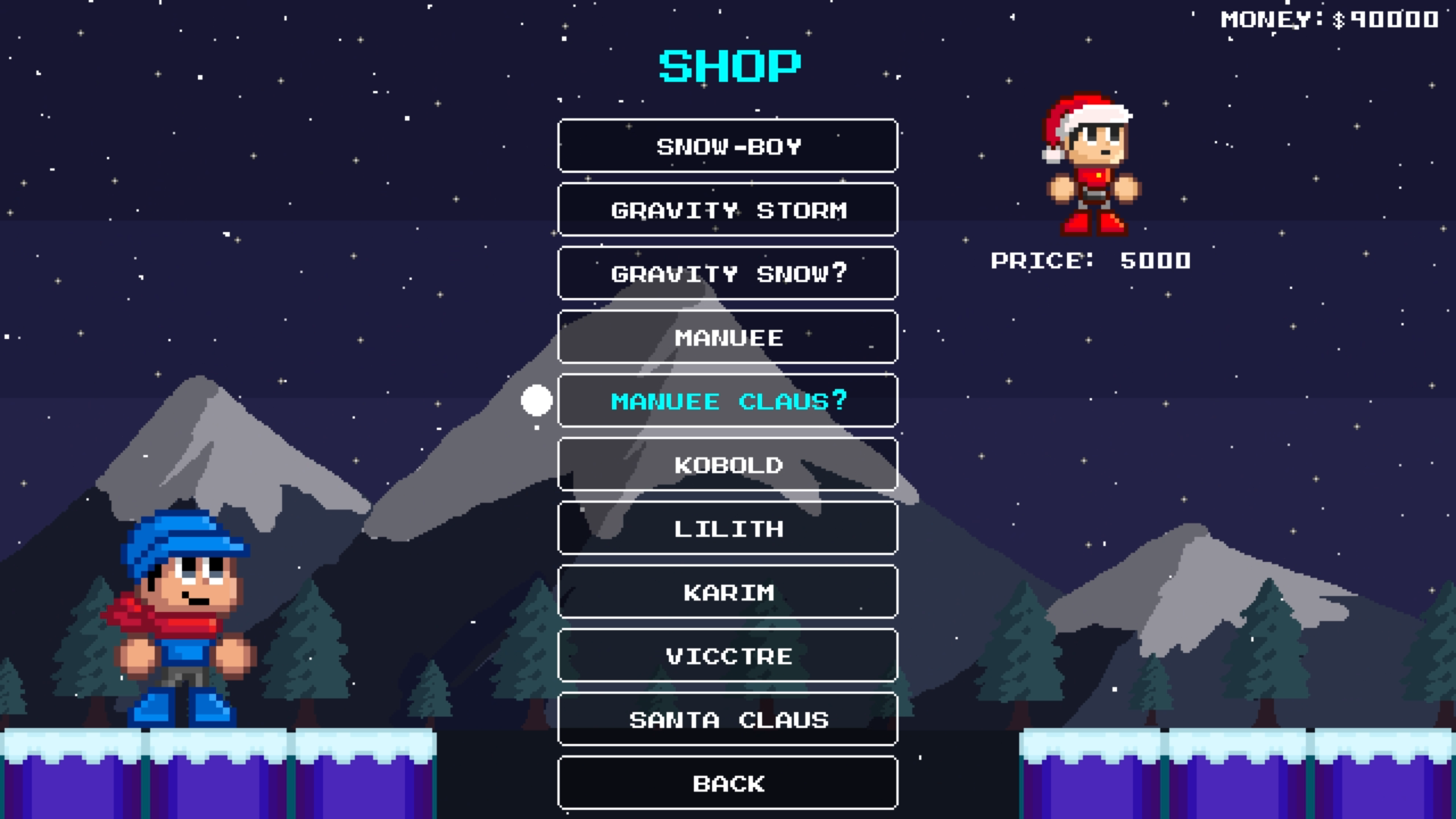Click the SHOP title text
1456x819 pixels.
pyautogui.click(x=730, y=64)
